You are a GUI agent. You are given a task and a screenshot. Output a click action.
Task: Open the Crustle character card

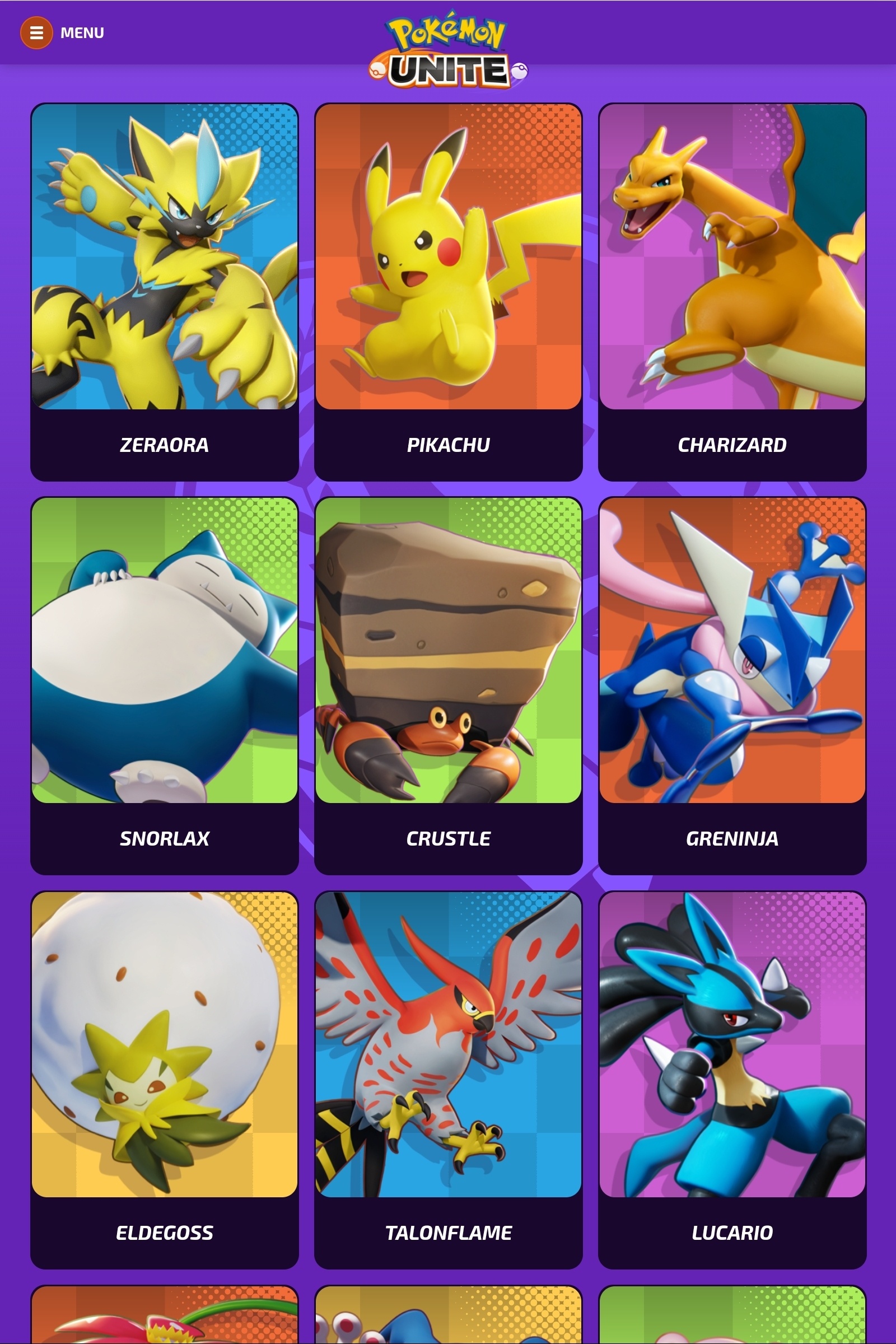449,653
